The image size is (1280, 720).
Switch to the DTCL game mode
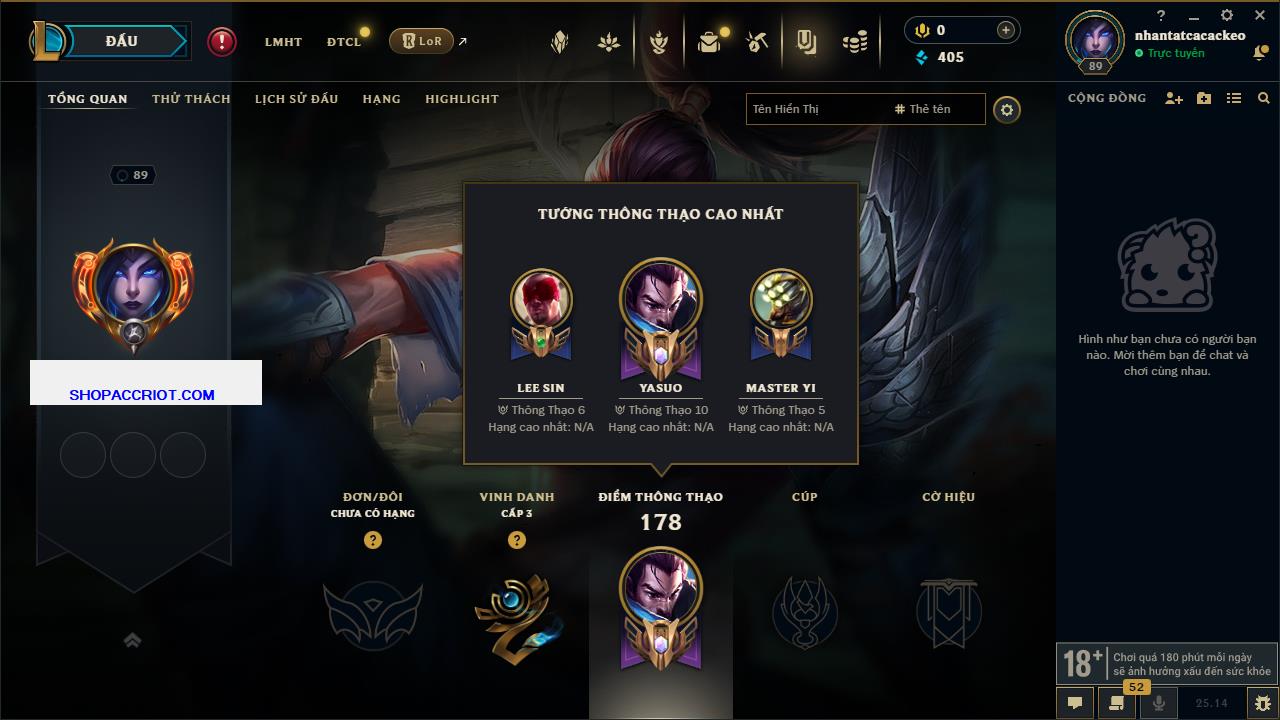(x=344, y=42)
